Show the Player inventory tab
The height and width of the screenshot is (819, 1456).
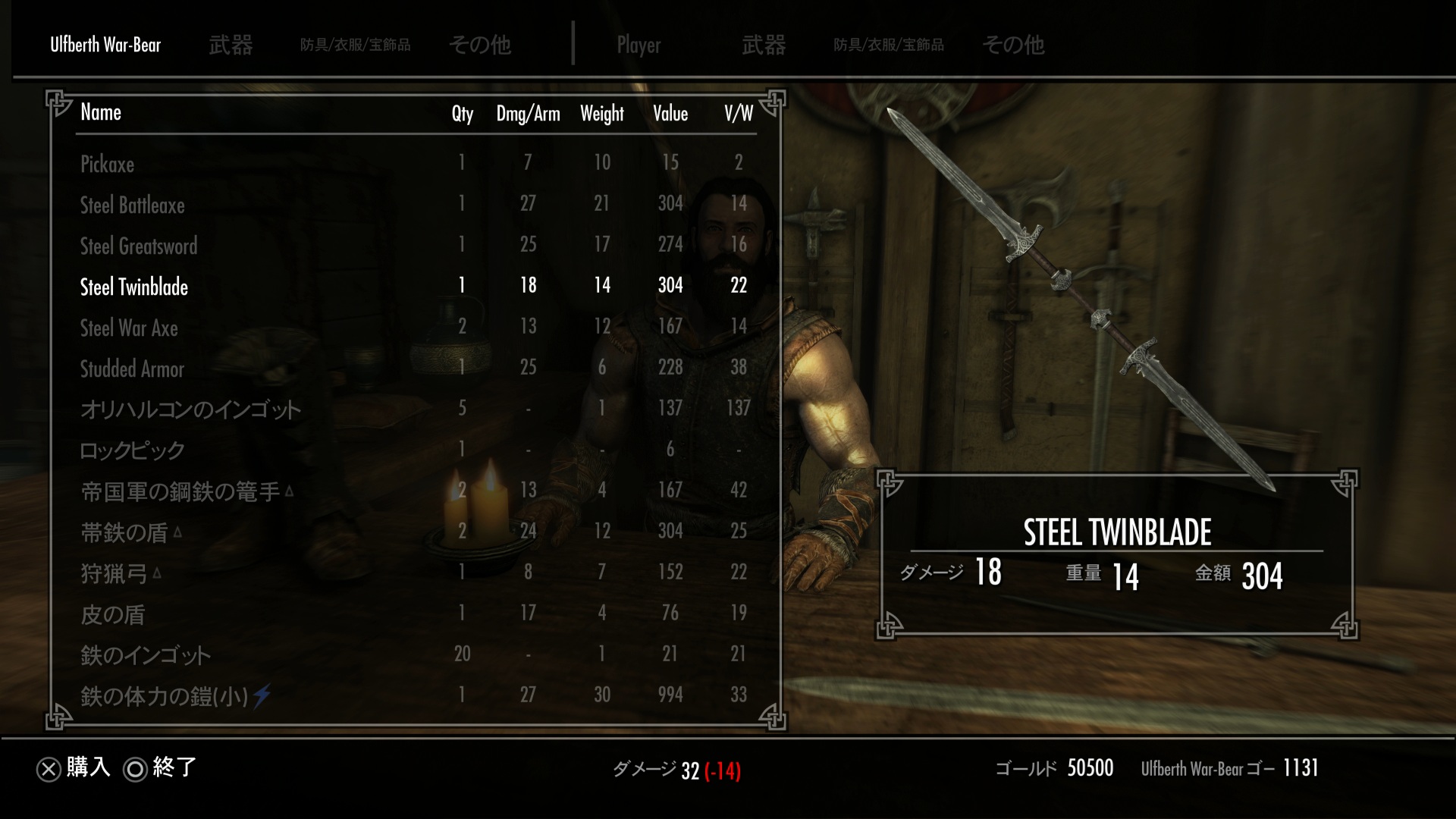[639, 45]
